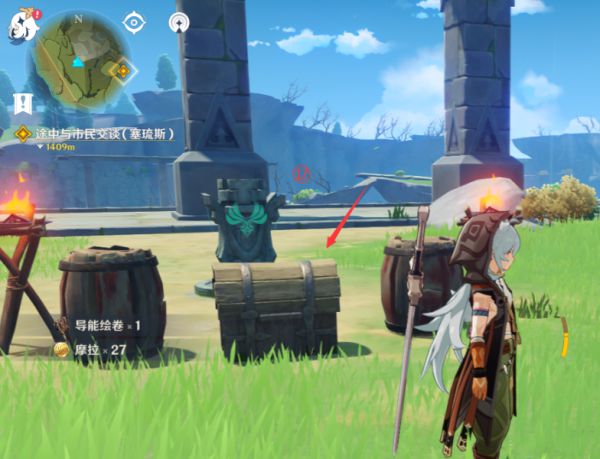Click the yellow diamond quest marker on minimap

coord(122,71)
